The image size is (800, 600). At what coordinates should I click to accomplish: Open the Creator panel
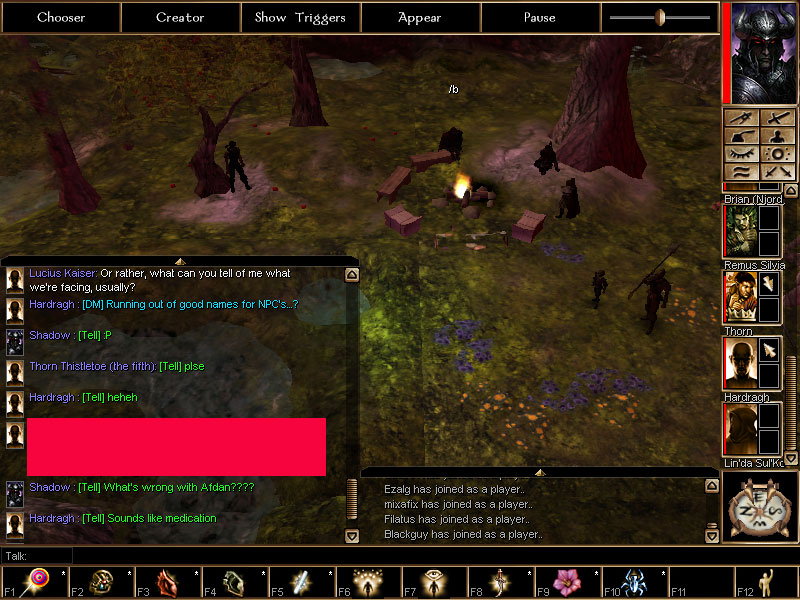click(180, 17)
